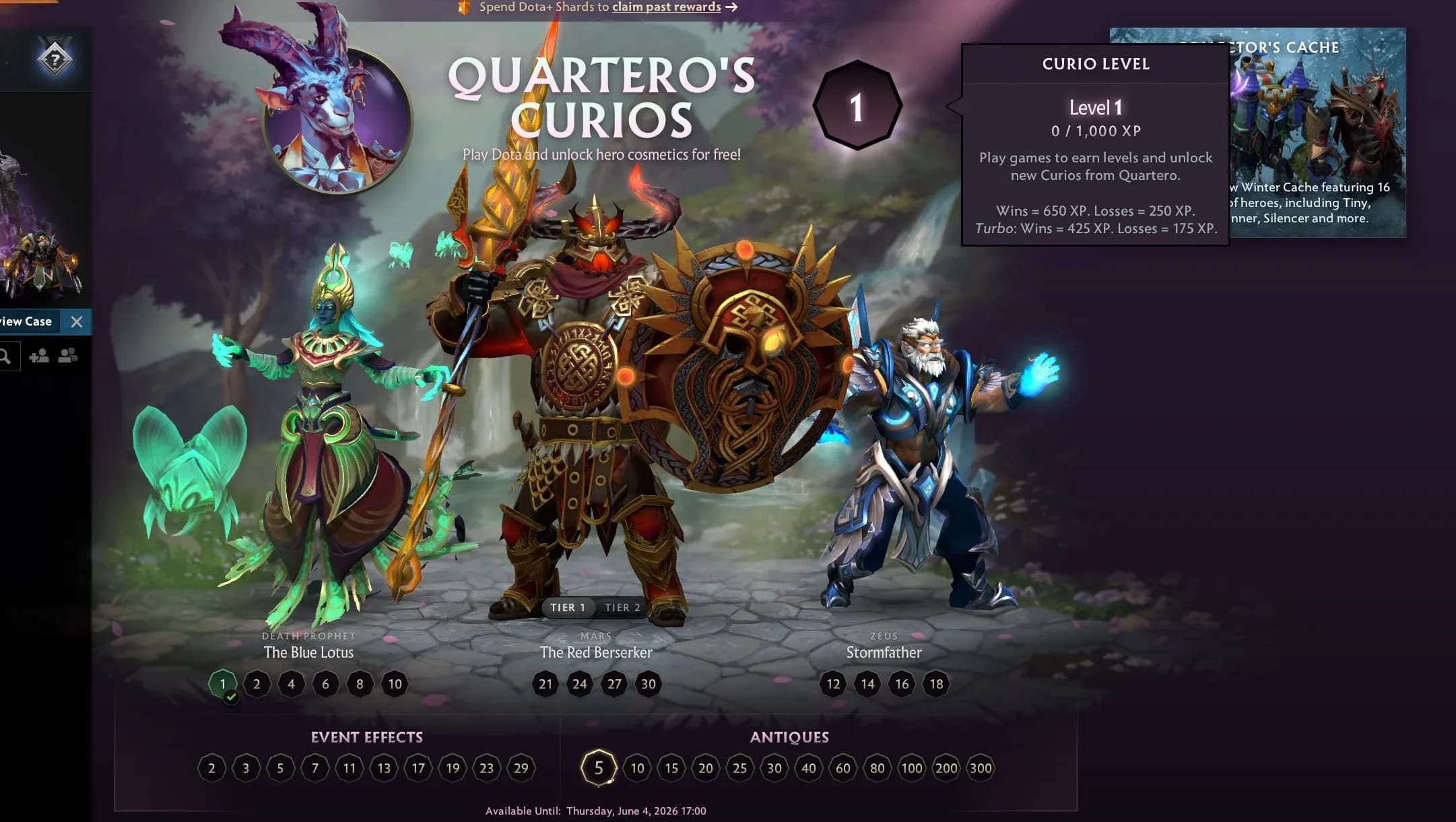1456x822 pixels.
Task: Click the Dota+ Shards banner icon
Action: [465, 7]
